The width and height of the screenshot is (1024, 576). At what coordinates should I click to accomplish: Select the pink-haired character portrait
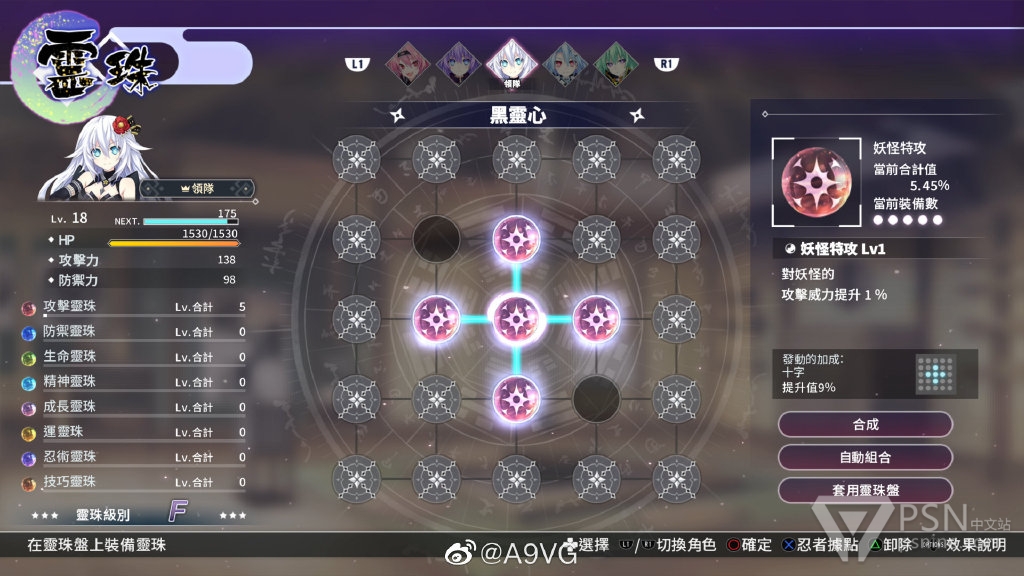pos(403,64)
